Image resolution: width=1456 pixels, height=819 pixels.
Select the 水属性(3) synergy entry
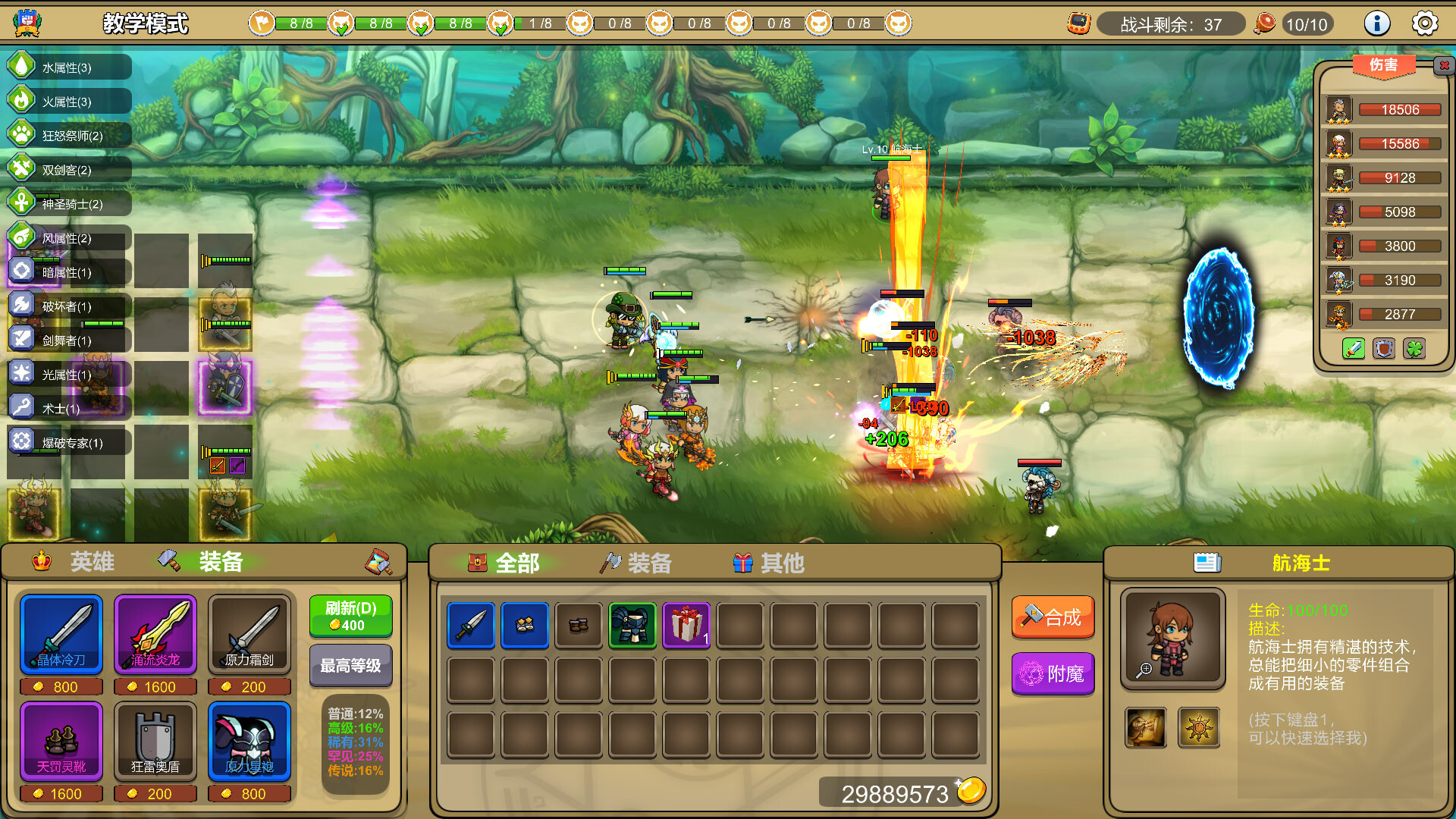67,67
